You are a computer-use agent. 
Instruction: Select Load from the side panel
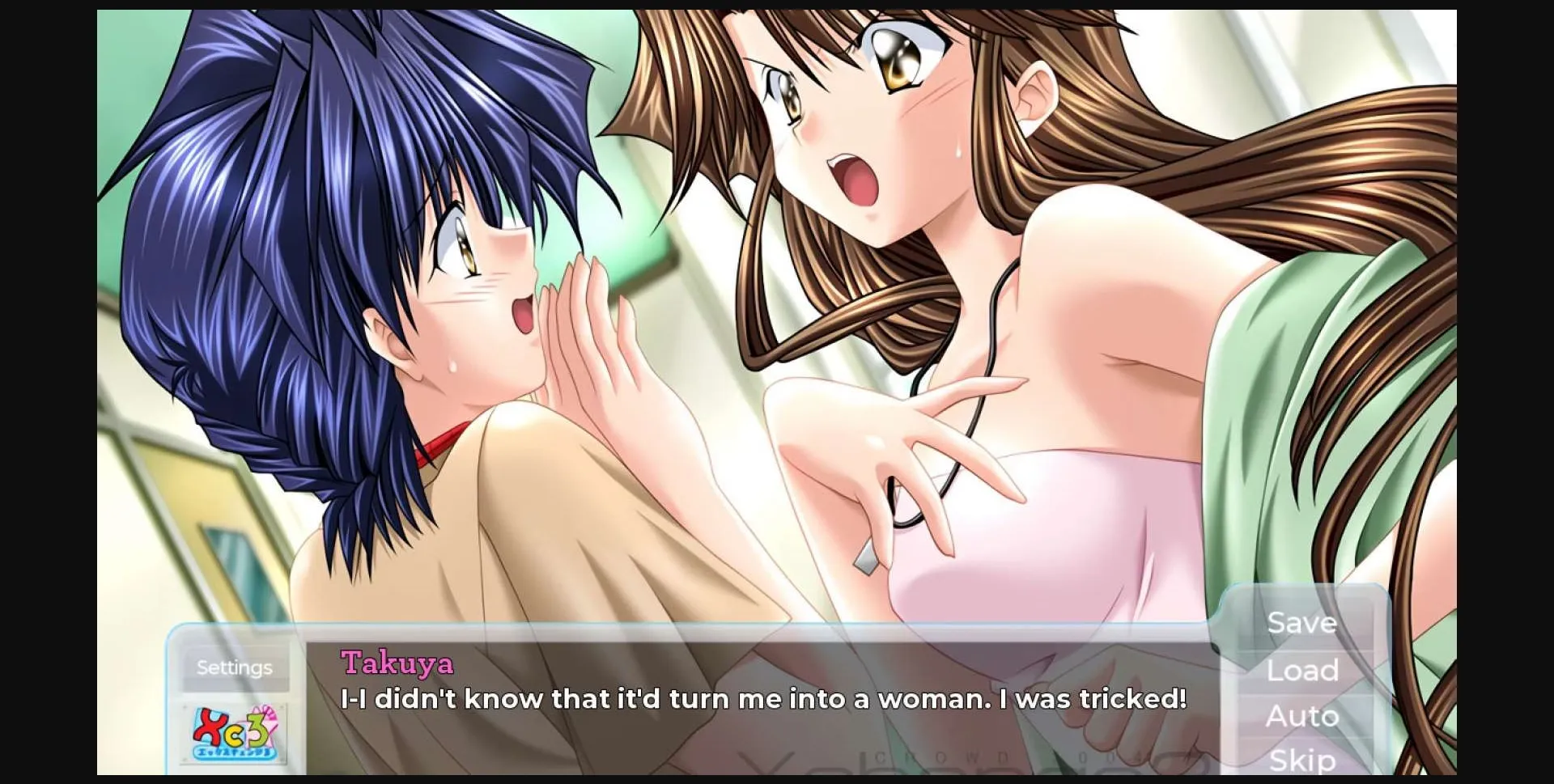pos(1301,670)
